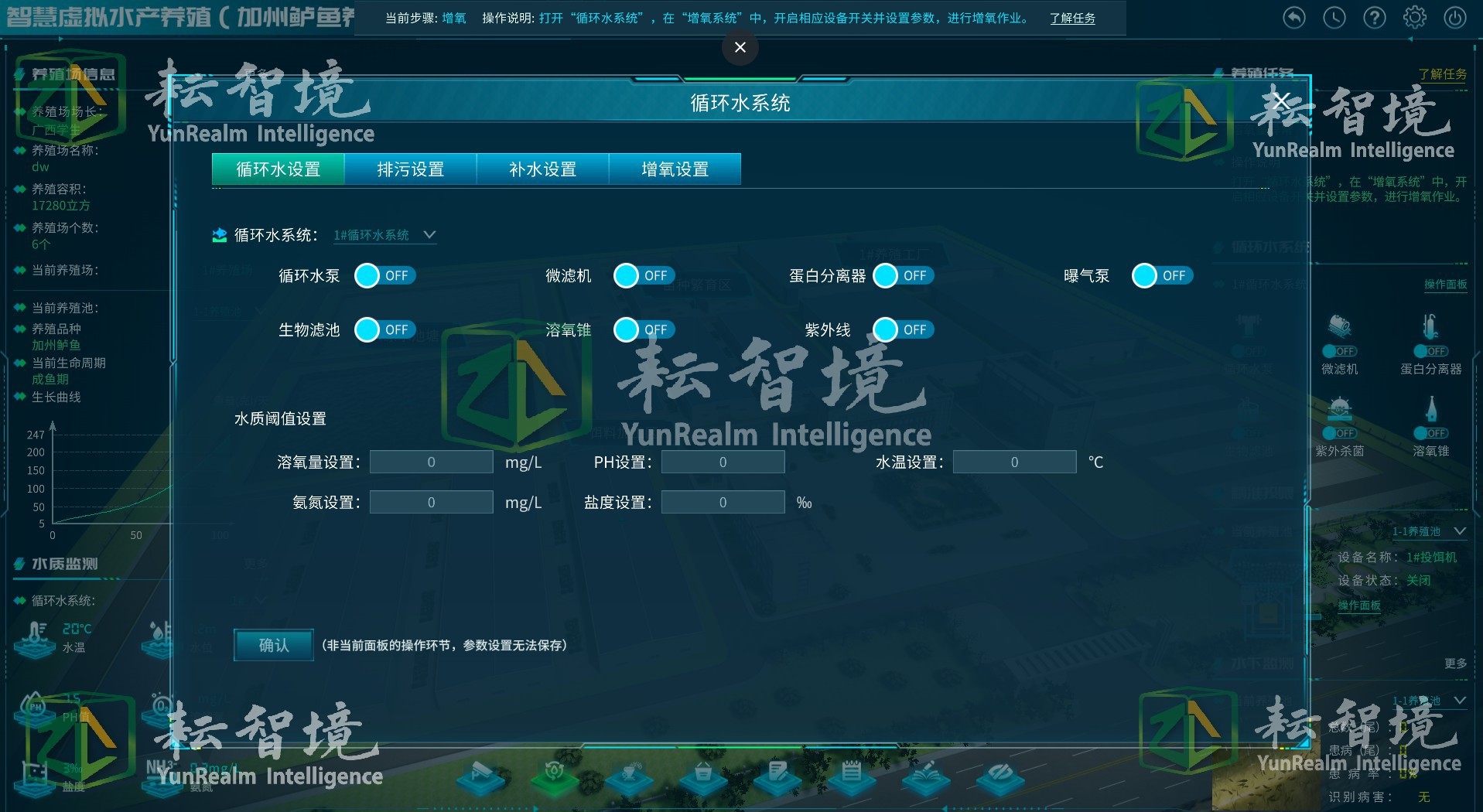Toggle the 循环水泵 switch on
This screenshot has height=812, width=1483.
(384, 275)
